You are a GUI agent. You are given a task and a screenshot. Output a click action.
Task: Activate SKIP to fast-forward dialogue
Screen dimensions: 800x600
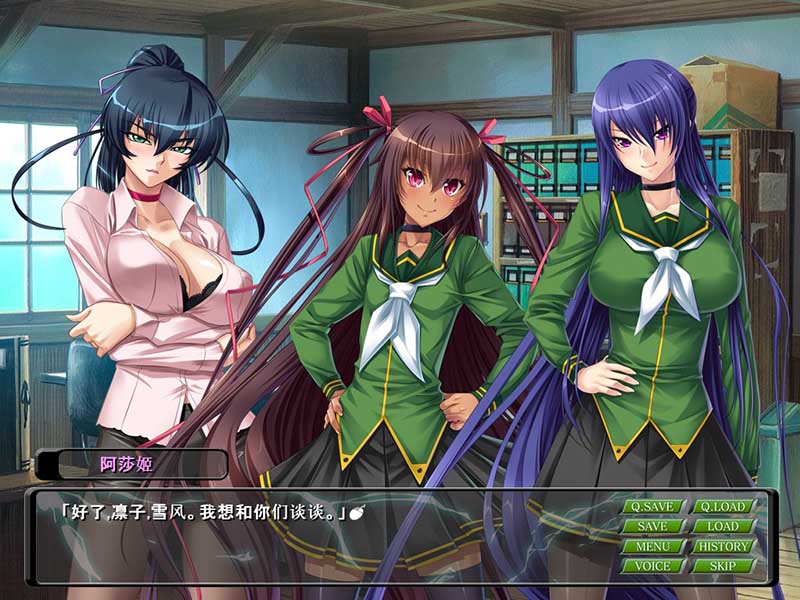tap(723, 566)
